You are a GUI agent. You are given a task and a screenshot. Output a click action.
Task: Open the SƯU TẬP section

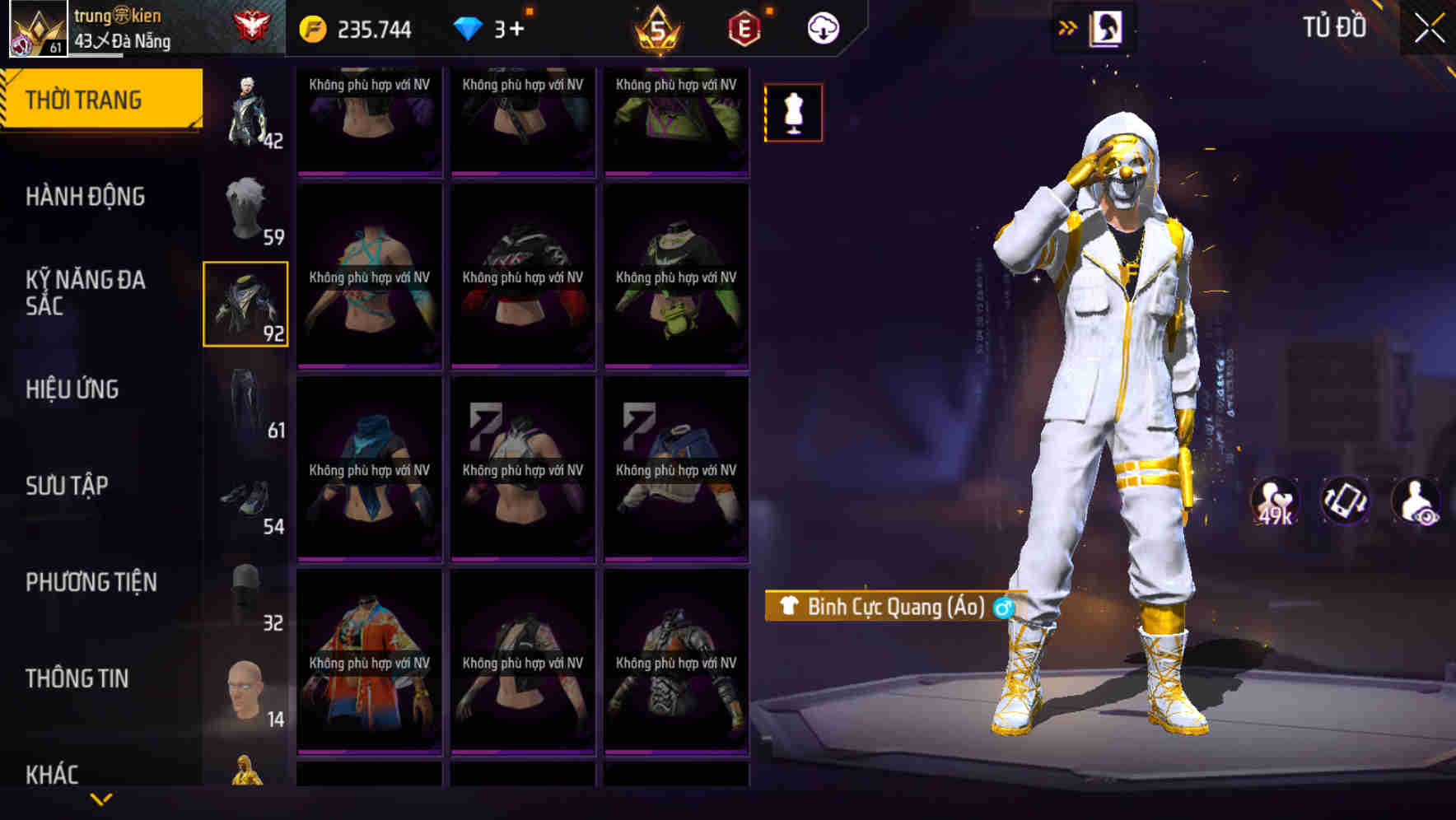click(70, 486)
